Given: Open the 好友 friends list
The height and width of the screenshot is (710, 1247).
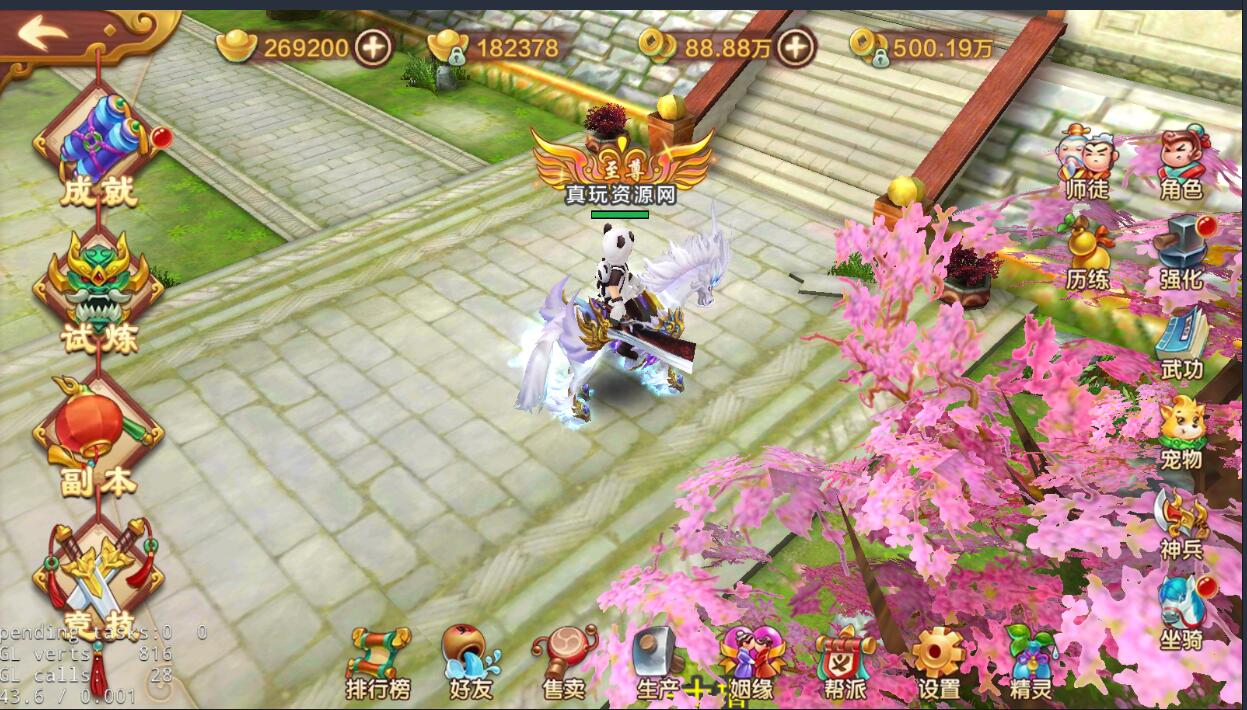Looking at the screenshot, I should click(471, 663).
